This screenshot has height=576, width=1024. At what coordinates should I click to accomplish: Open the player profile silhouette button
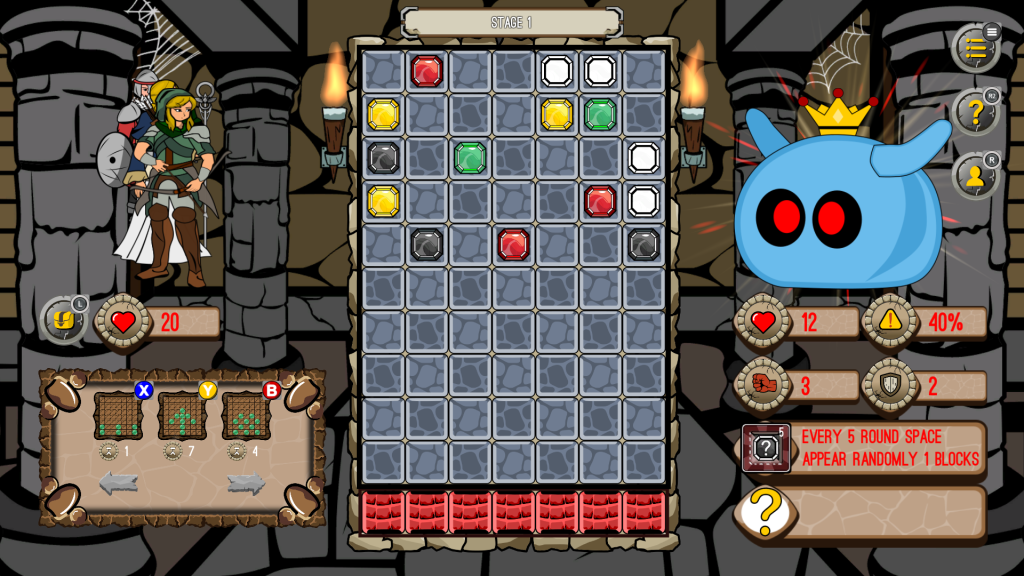(x=975, y=176)
